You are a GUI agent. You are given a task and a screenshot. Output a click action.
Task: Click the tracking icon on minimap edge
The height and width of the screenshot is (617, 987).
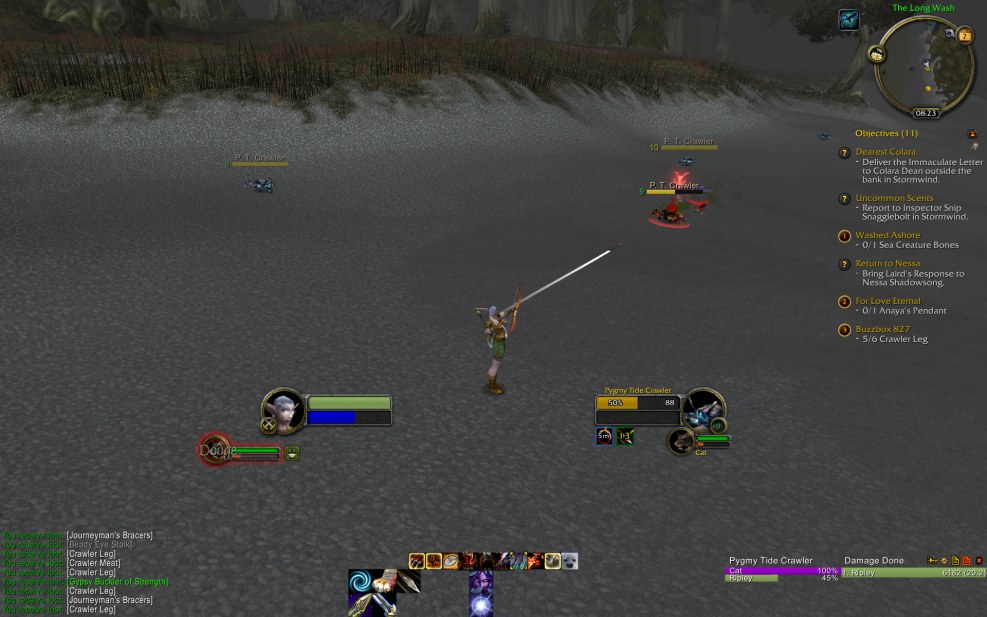pyautogui.click(x=876, y=54)
